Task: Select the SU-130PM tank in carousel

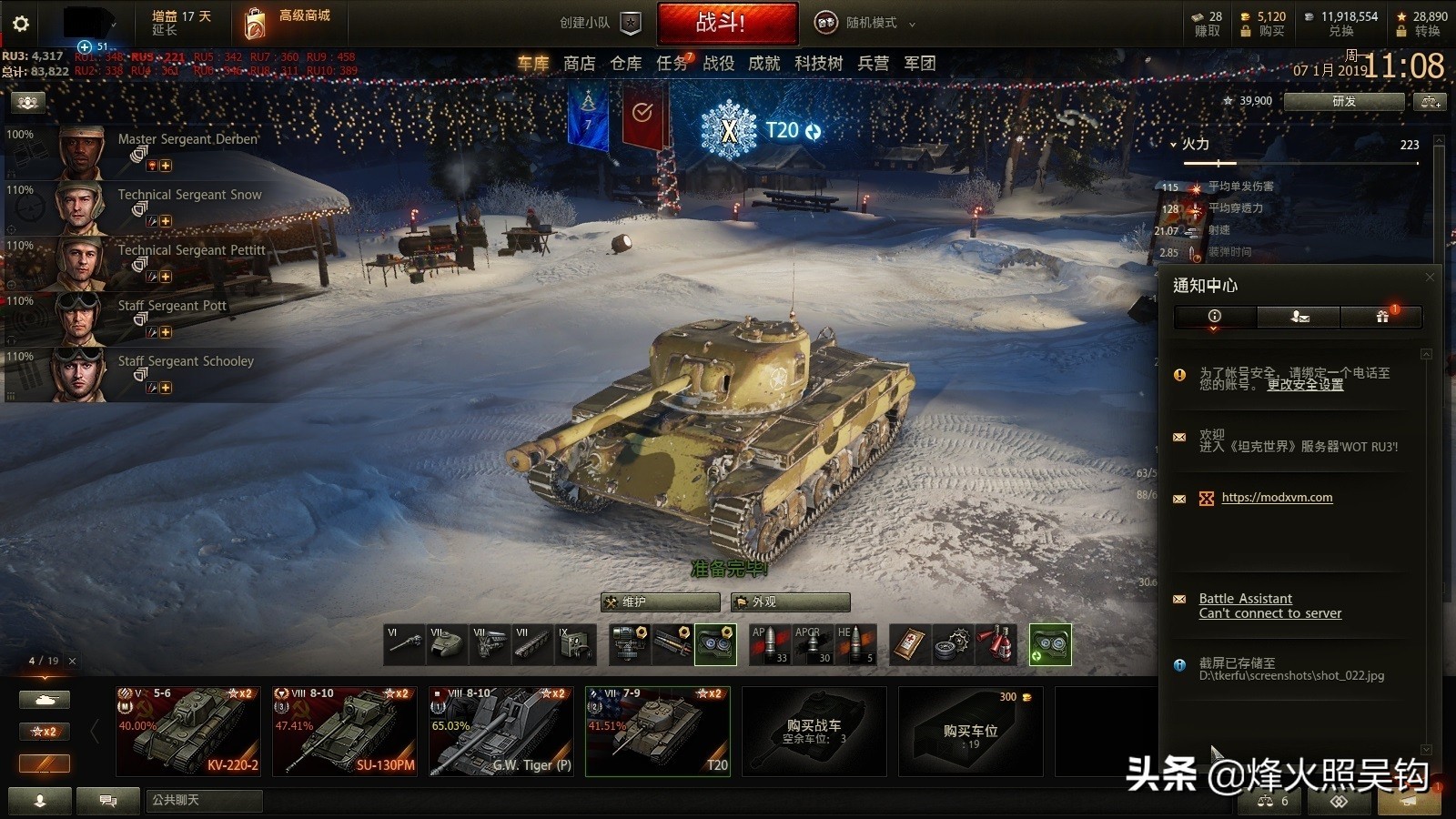Action: [x=345, y=731]
